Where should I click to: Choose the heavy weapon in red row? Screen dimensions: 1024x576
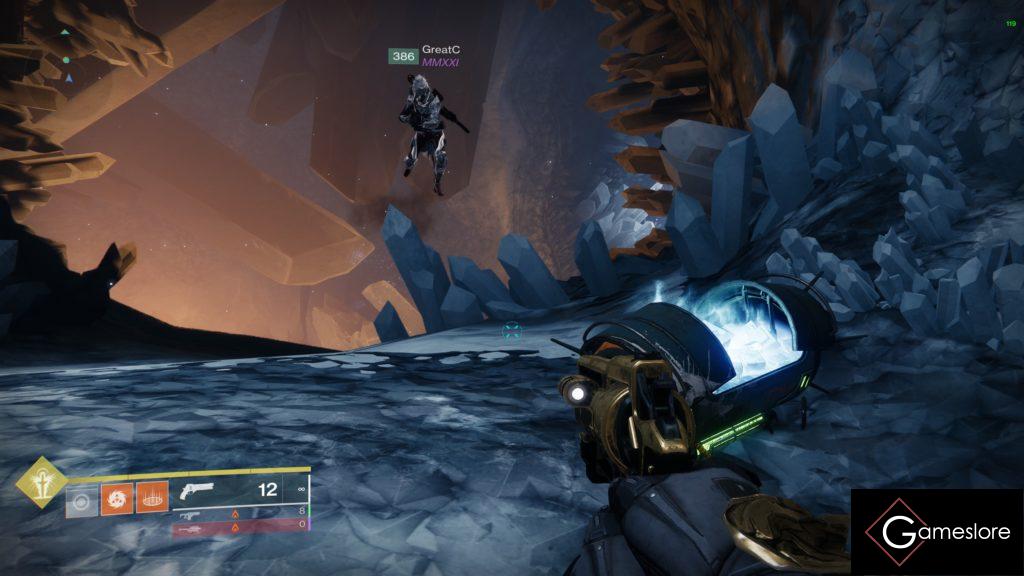190,525
